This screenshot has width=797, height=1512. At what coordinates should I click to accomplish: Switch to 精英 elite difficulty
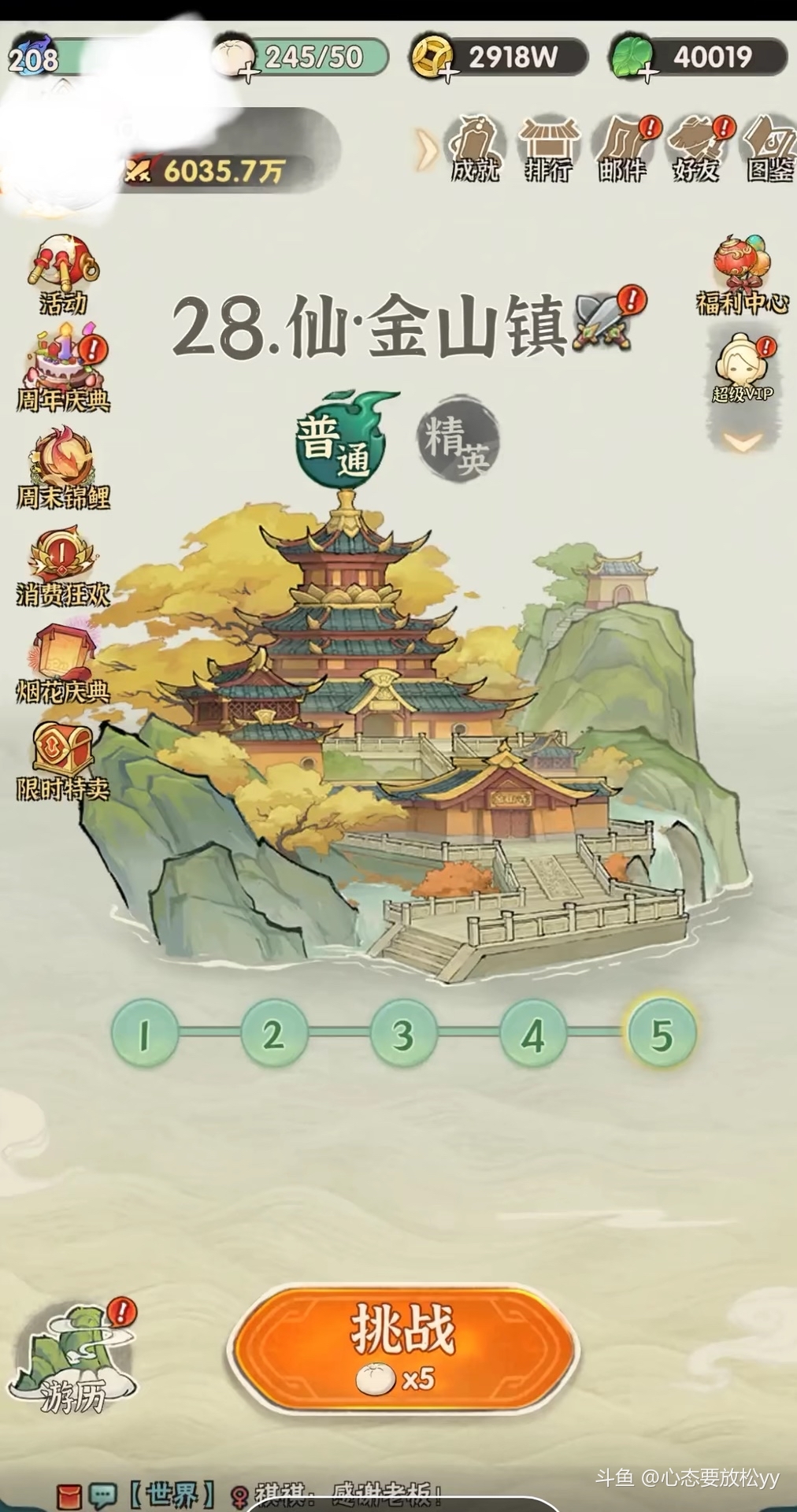458,439
